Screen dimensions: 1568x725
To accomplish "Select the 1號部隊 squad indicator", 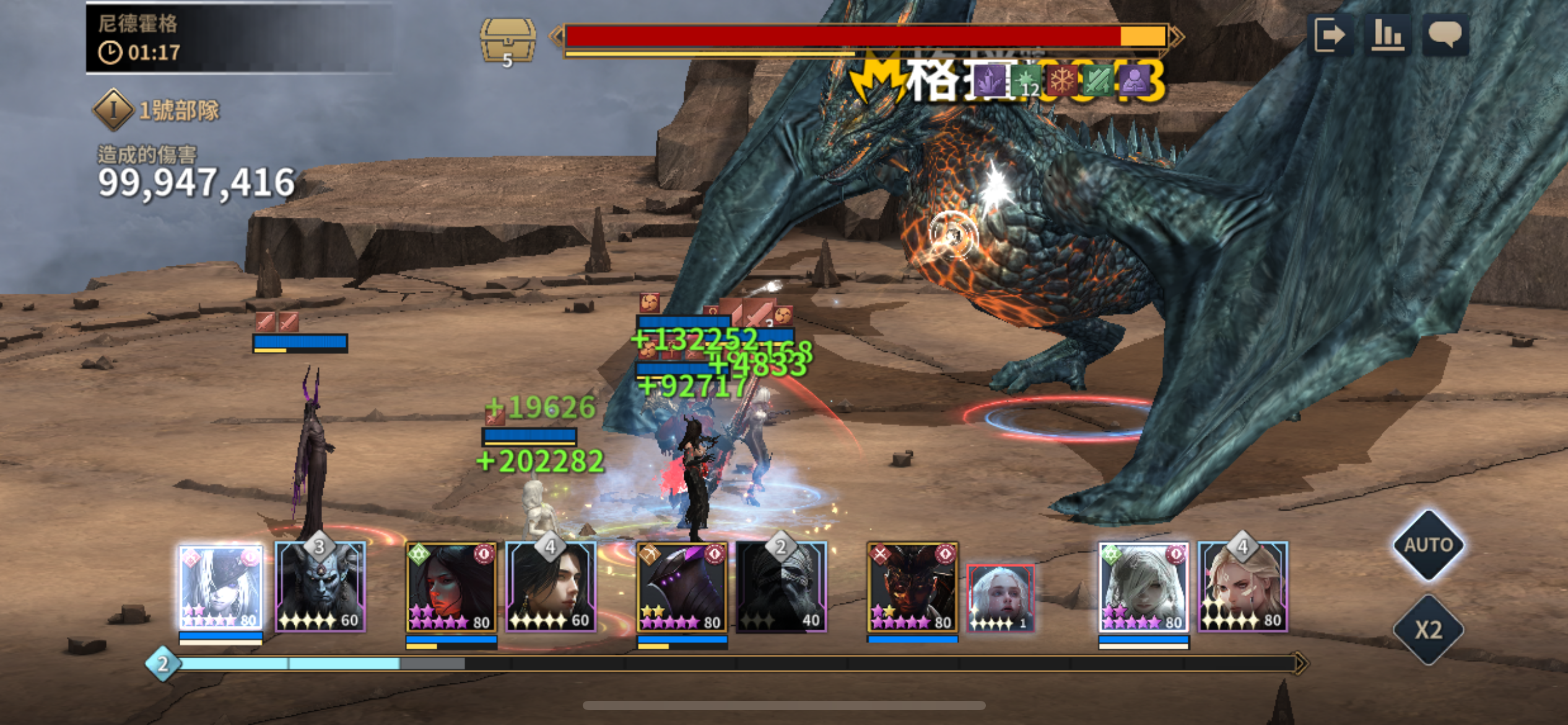I will point(156,110).
